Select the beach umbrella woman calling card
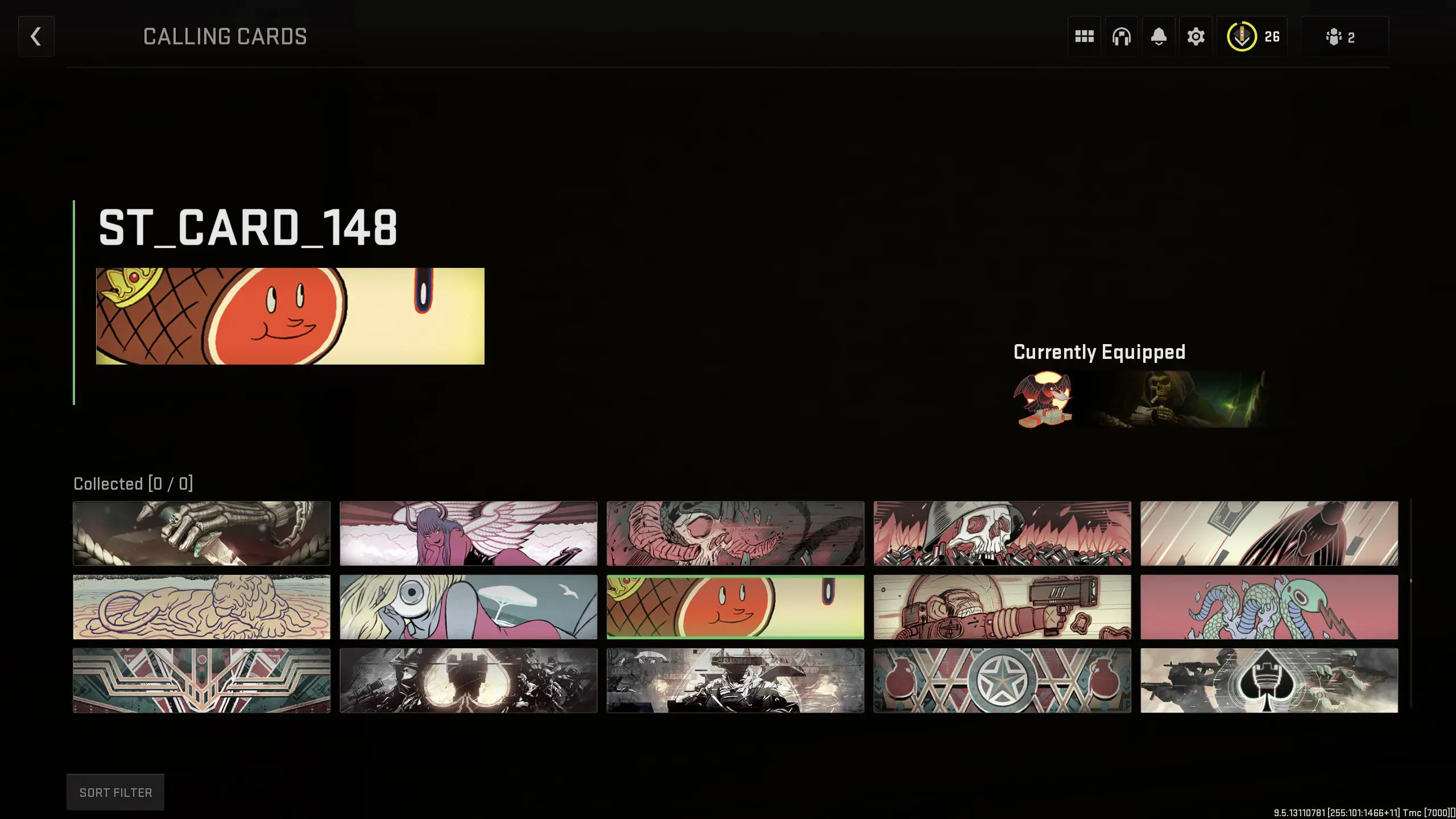This screenshot has width=1456, height=819. [x=469, y=606]
